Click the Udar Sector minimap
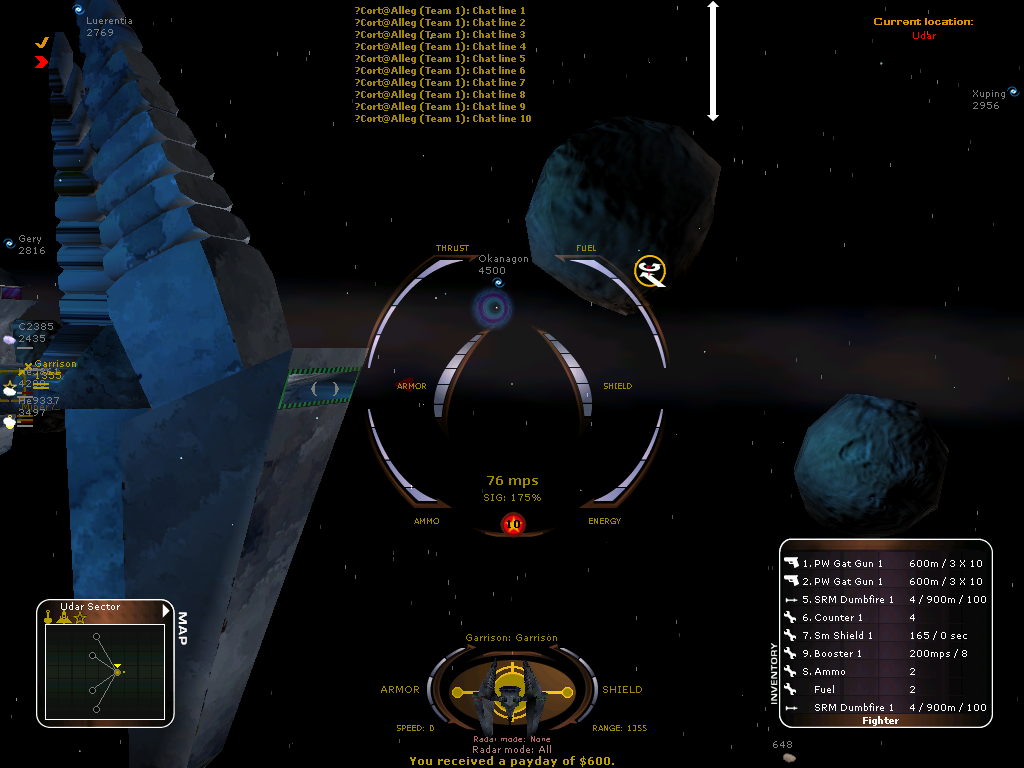The image size is (1024, 768). (x=104, y=670)
